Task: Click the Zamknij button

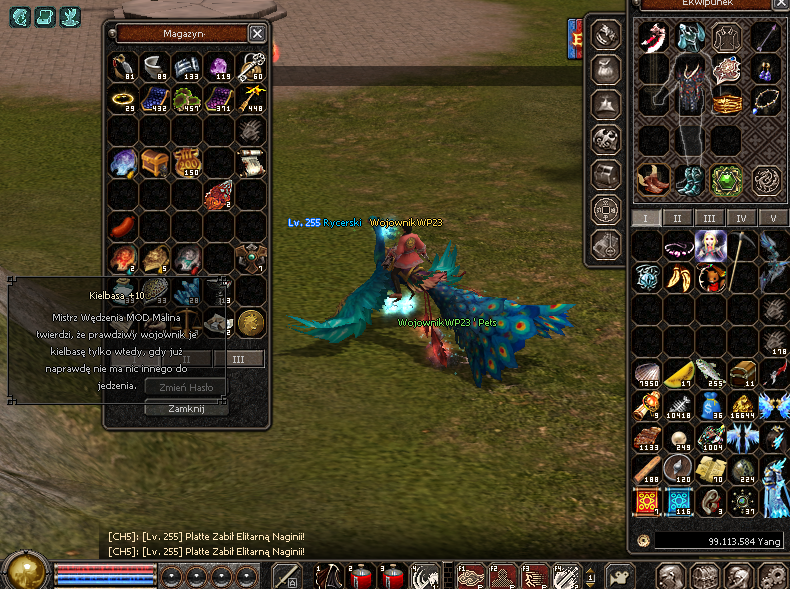Action: (x=187, y=408)
